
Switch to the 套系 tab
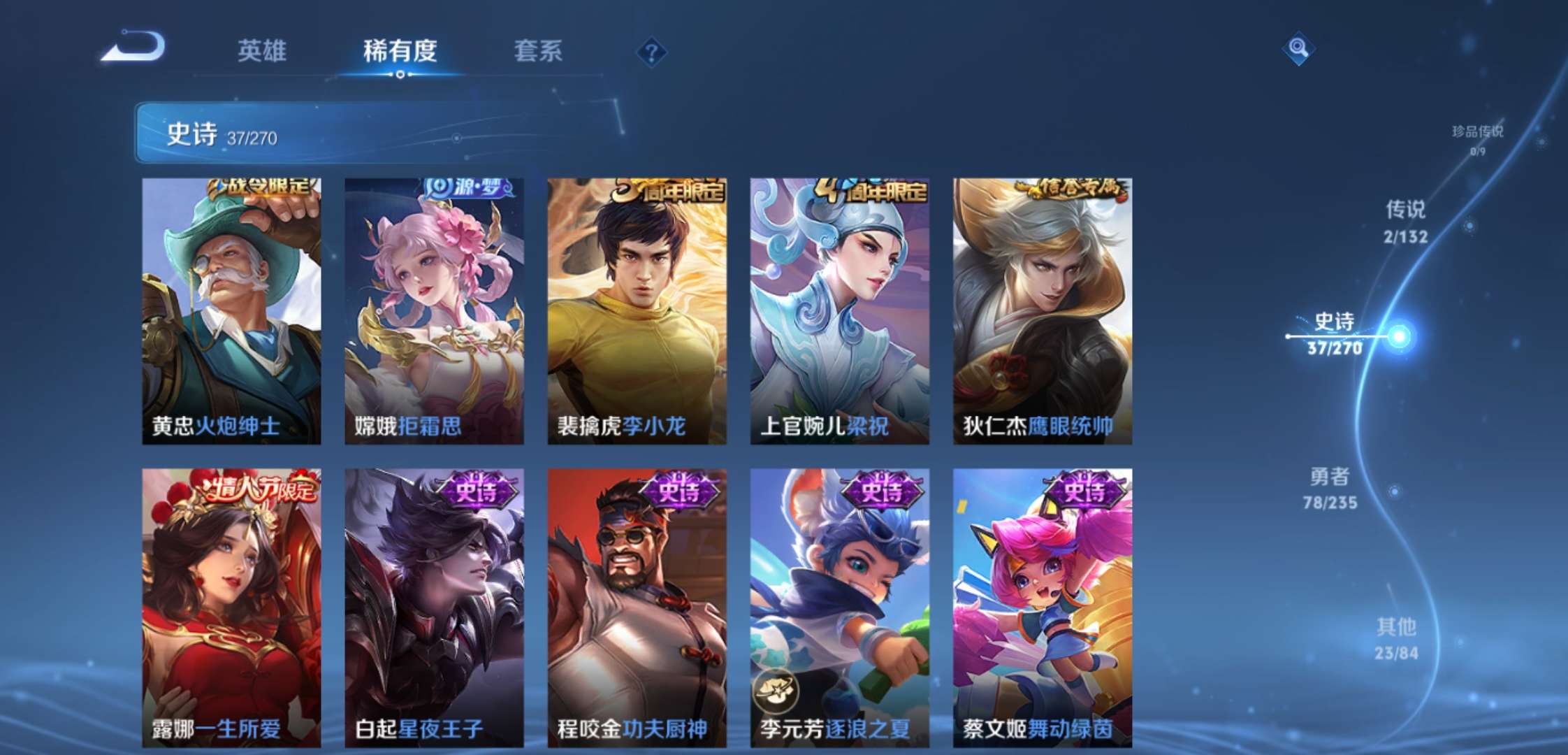click(540, 50)
